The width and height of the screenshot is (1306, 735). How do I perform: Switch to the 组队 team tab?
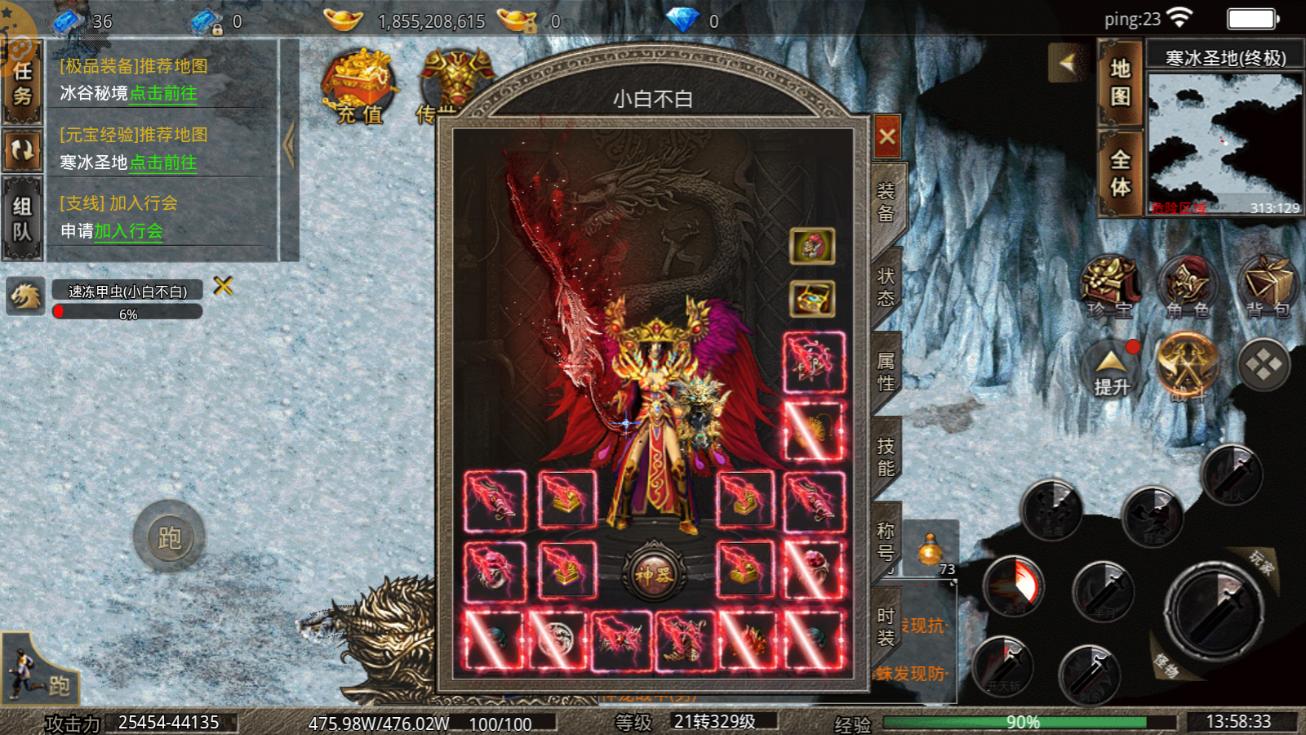pyautogui.click(x=22, y=219)
